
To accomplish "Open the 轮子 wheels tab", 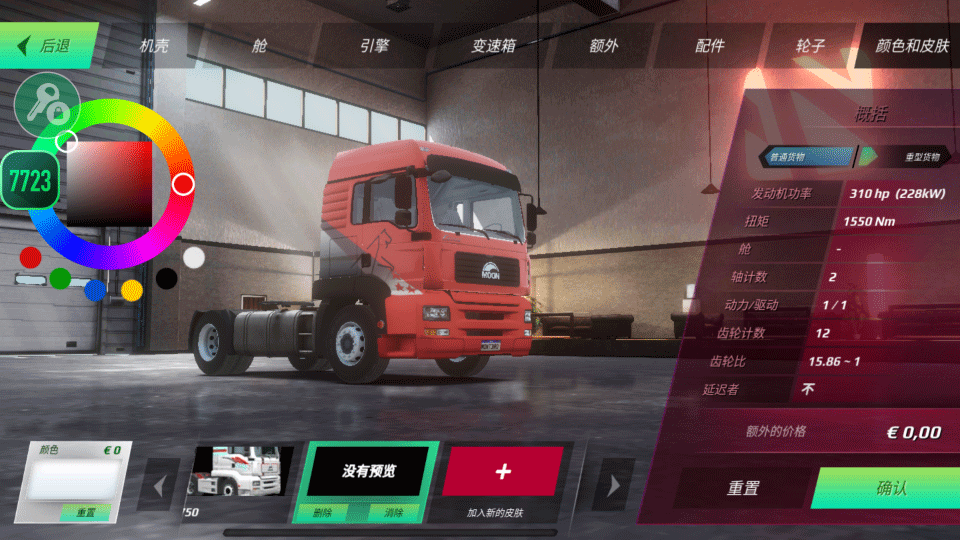I will pyautogui.click(x=810, y=46).
